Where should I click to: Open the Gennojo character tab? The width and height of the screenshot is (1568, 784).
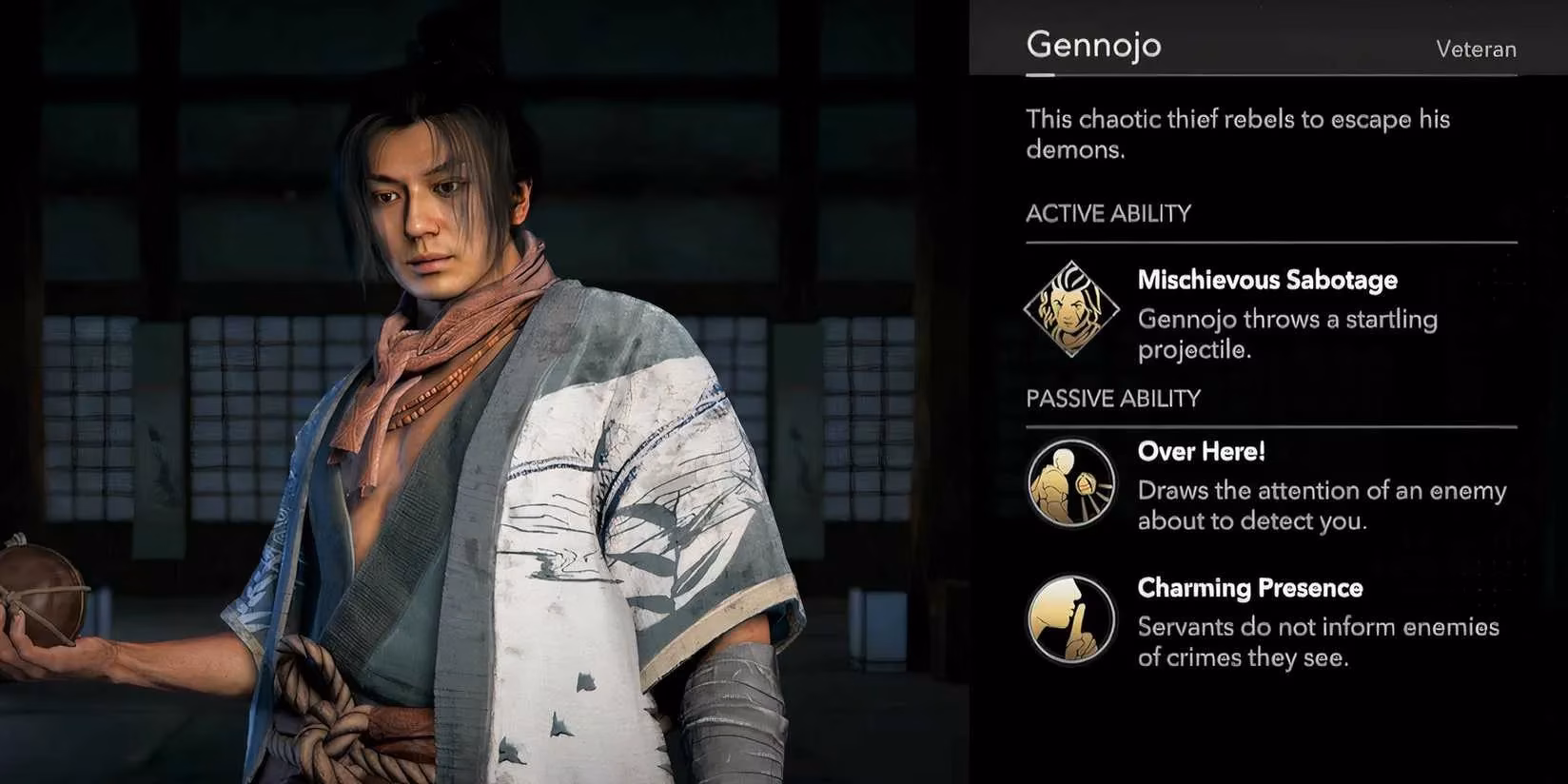[1093, 44]
